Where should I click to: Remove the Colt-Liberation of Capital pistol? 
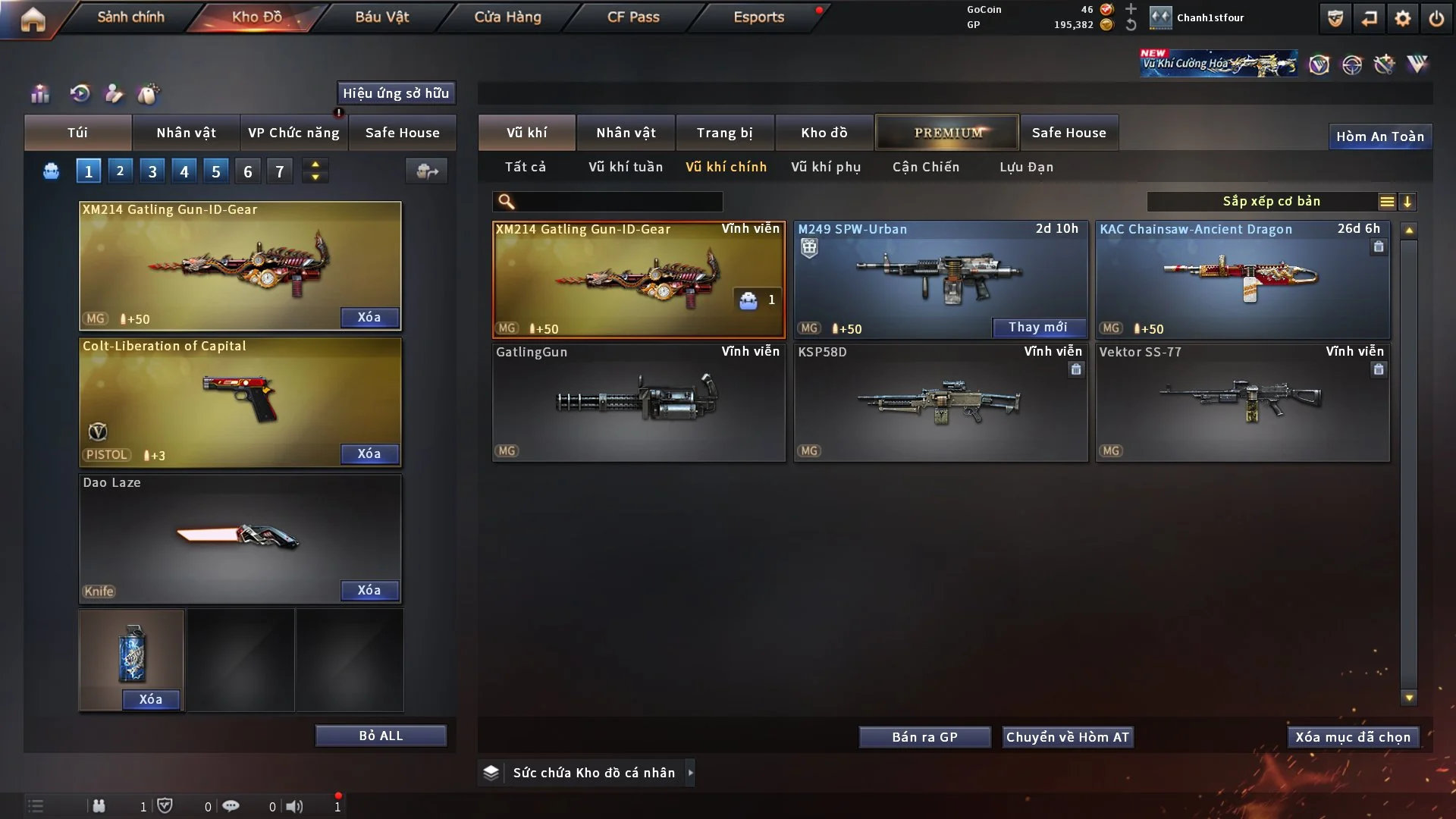[x=369, y=453]
